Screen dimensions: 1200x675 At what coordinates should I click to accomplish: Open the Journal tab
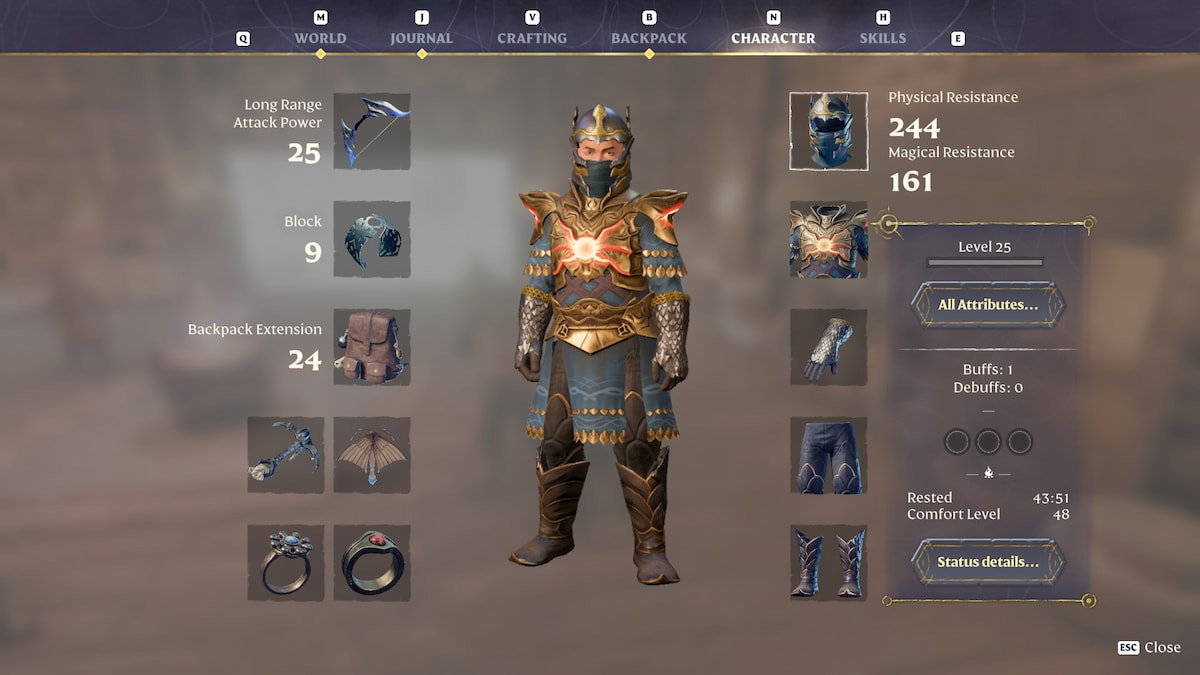tap(421, 38)
